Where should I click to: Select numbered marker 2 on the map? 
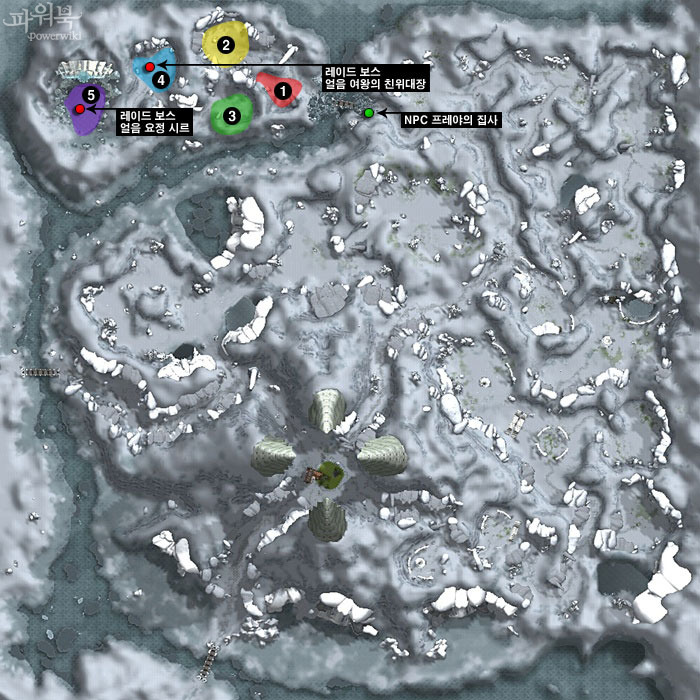click(x=226, y=44)
